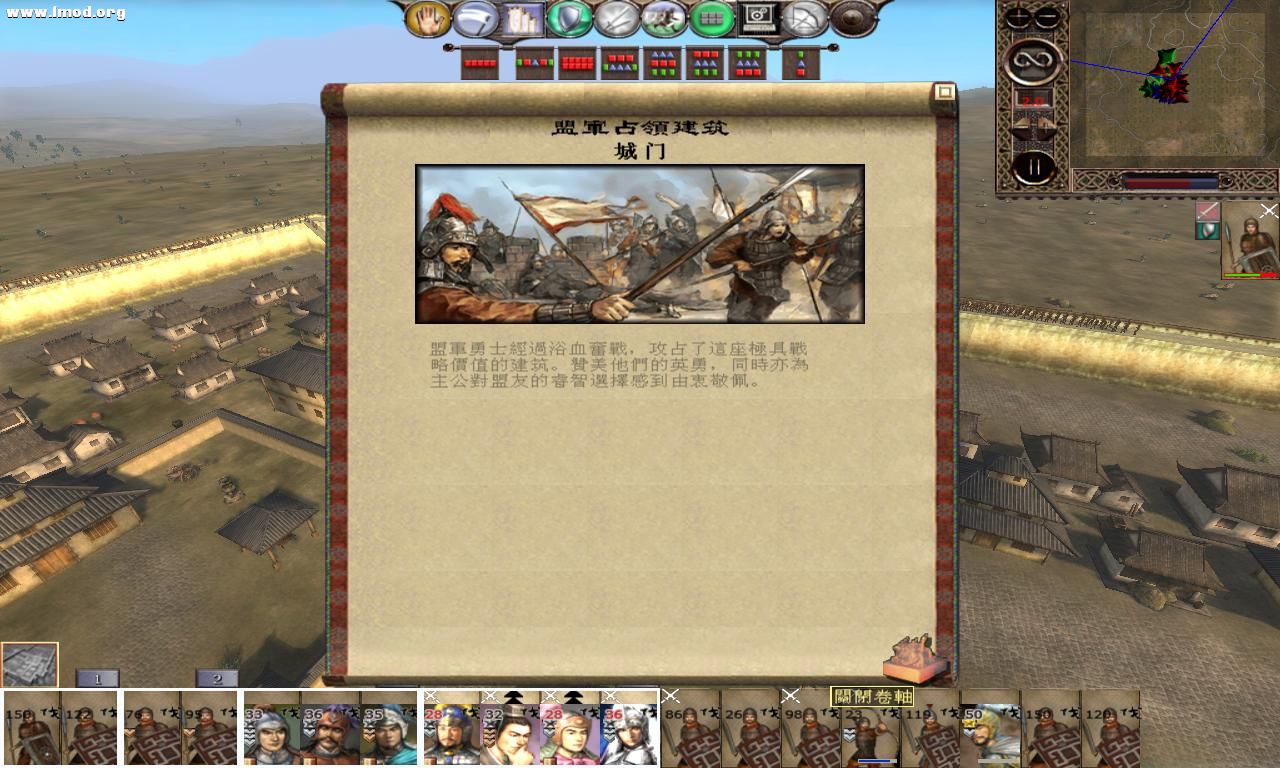Switch to unit group tab 1
This screenshot has height=768, width=1280.
click(97, 677)
